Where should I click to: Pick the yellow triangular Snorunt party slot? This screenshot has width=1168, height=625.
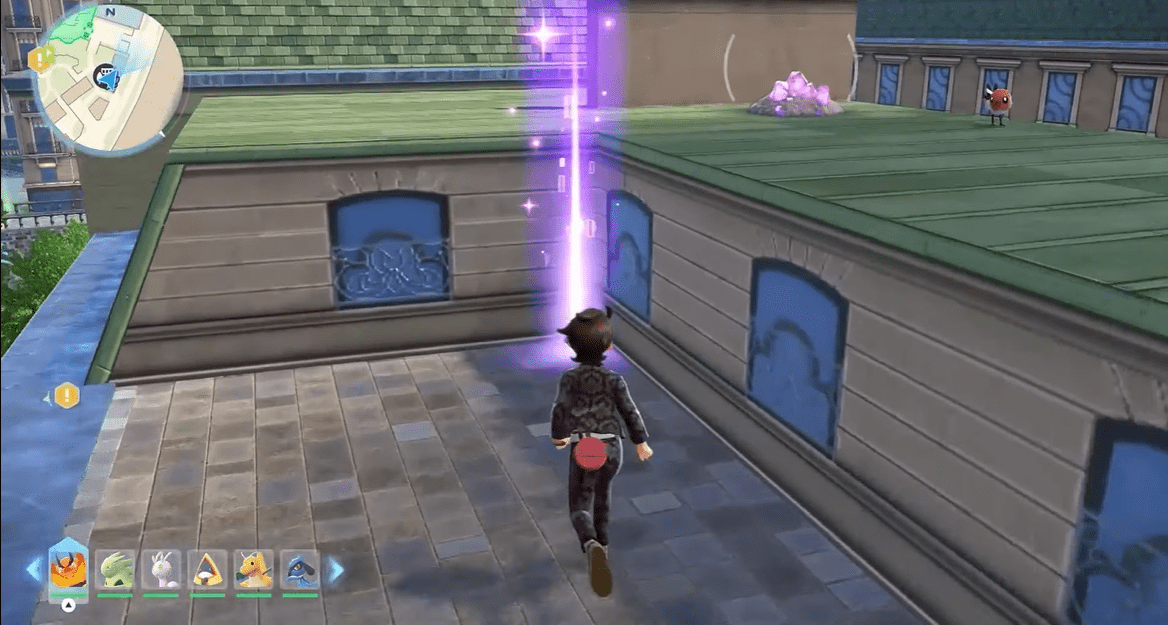[207, 570]
